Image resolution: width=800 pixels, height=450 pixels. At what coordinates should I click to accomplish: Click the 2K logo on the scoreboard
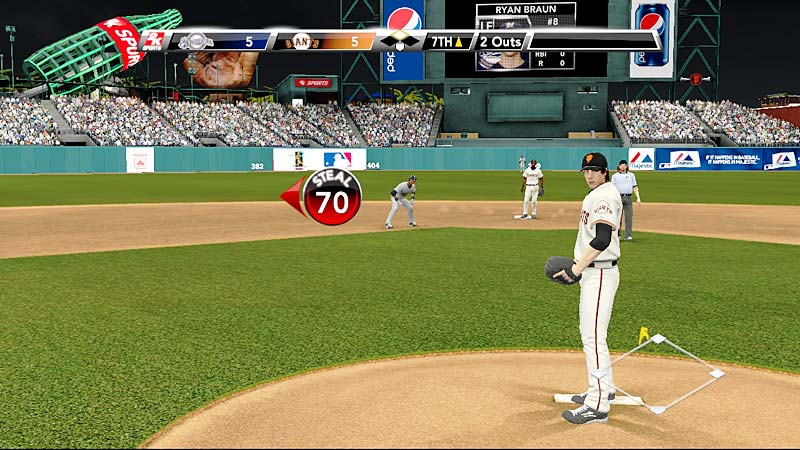[x=154, y=40]
